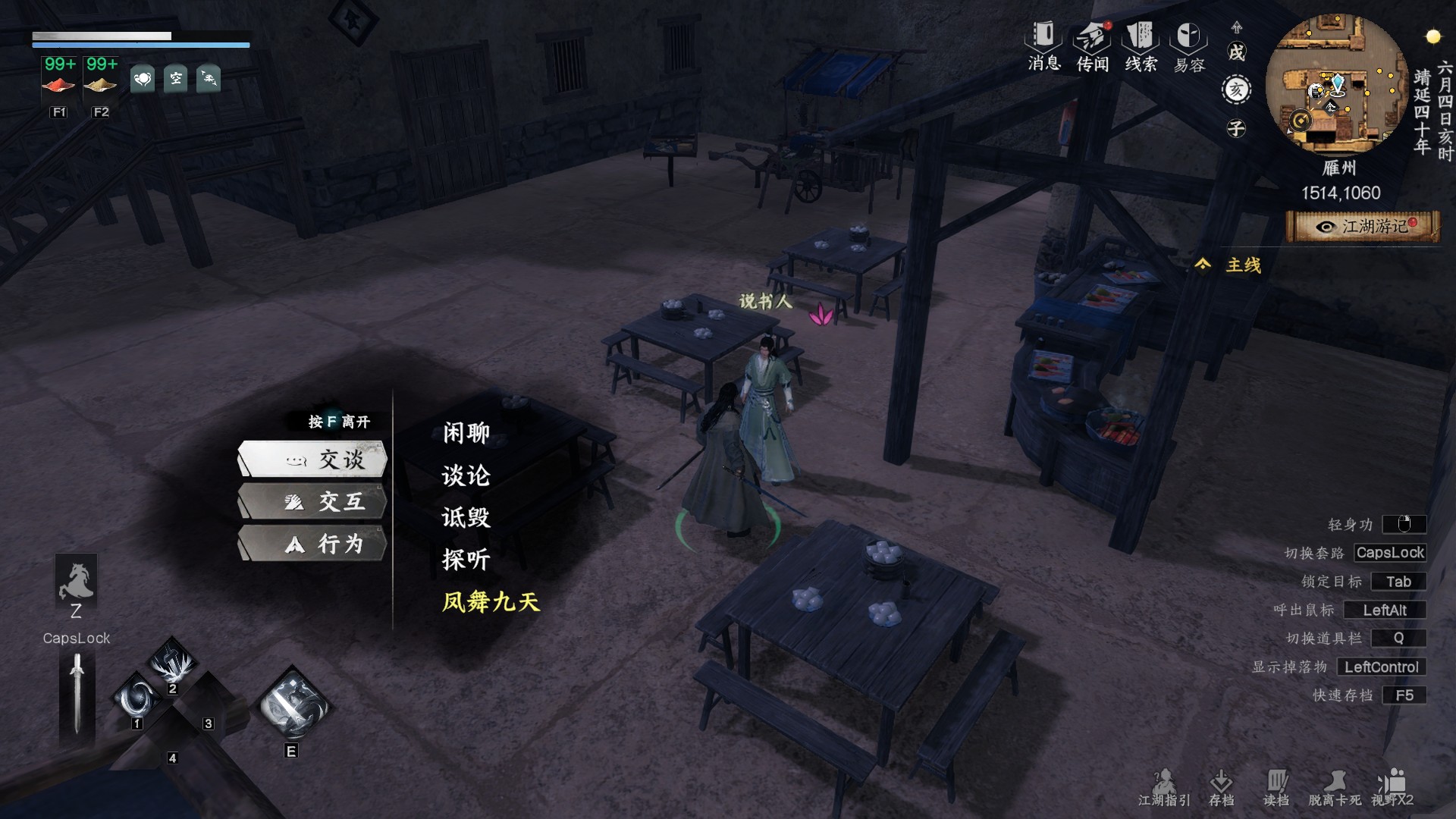Choose the 谈论 discuss option
The height and width of the screenshot is (819, 1456).
[x=466, y=475]
